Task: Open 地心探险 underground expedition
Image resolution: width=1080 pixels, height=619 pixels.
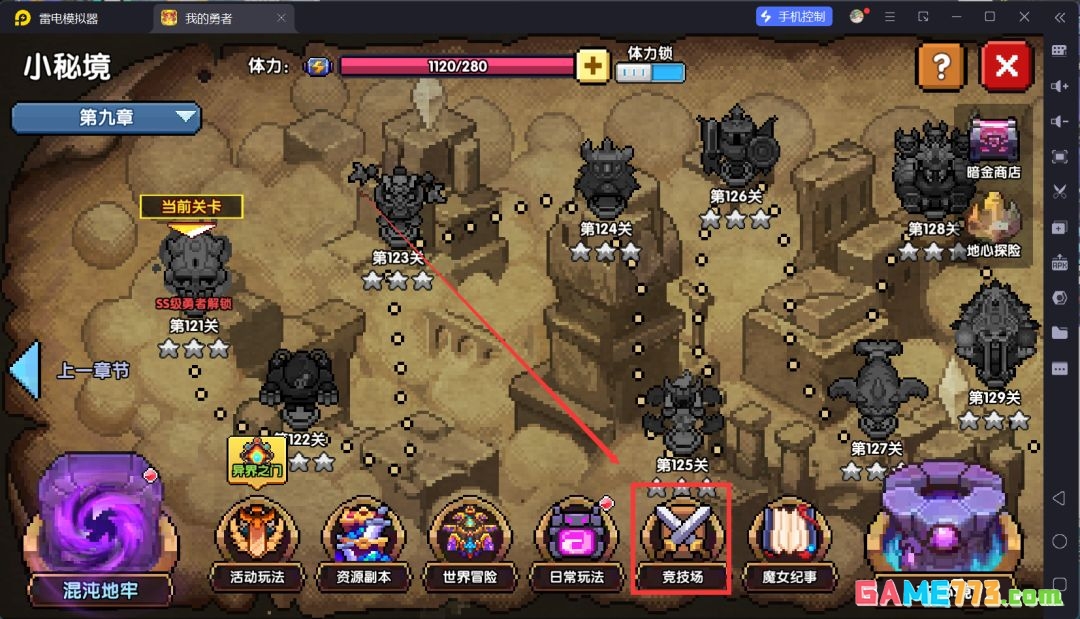Action: tap(993, 224)
